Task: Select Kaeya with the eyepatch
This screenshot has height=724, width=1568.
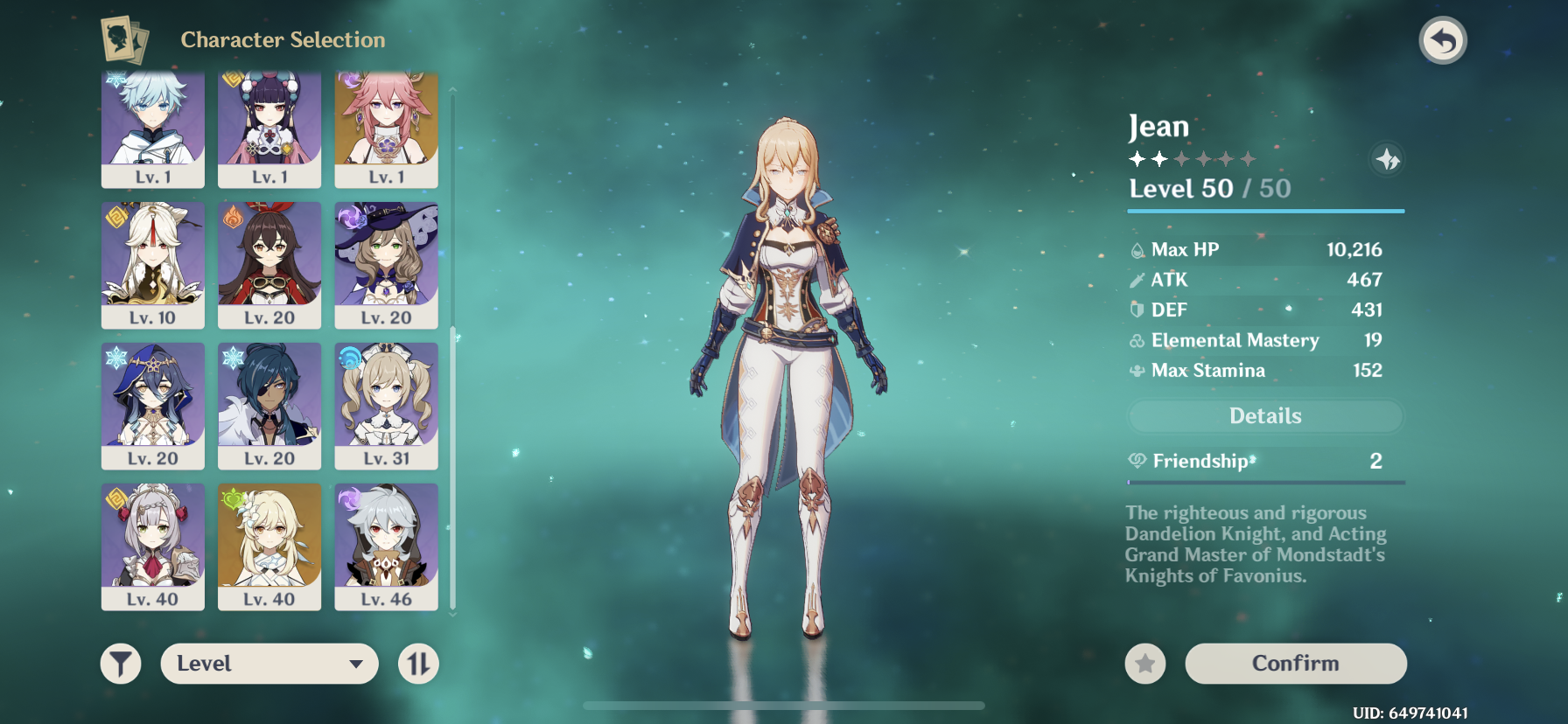Action: (x=269, y=406)
